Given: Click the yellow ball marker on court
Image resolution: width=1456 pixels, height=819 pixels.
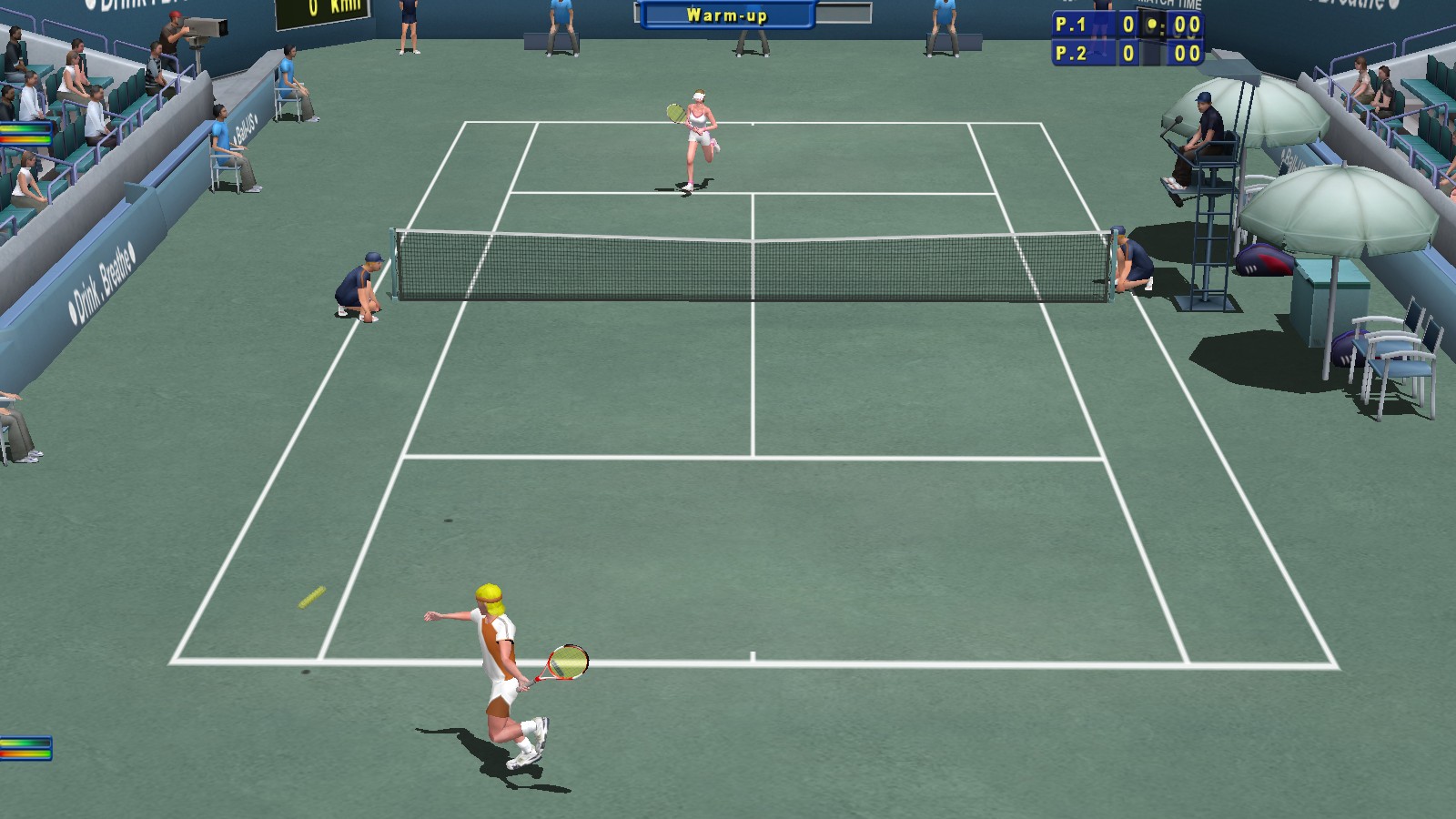Looking at the screenshot, I should click(309, 598).
